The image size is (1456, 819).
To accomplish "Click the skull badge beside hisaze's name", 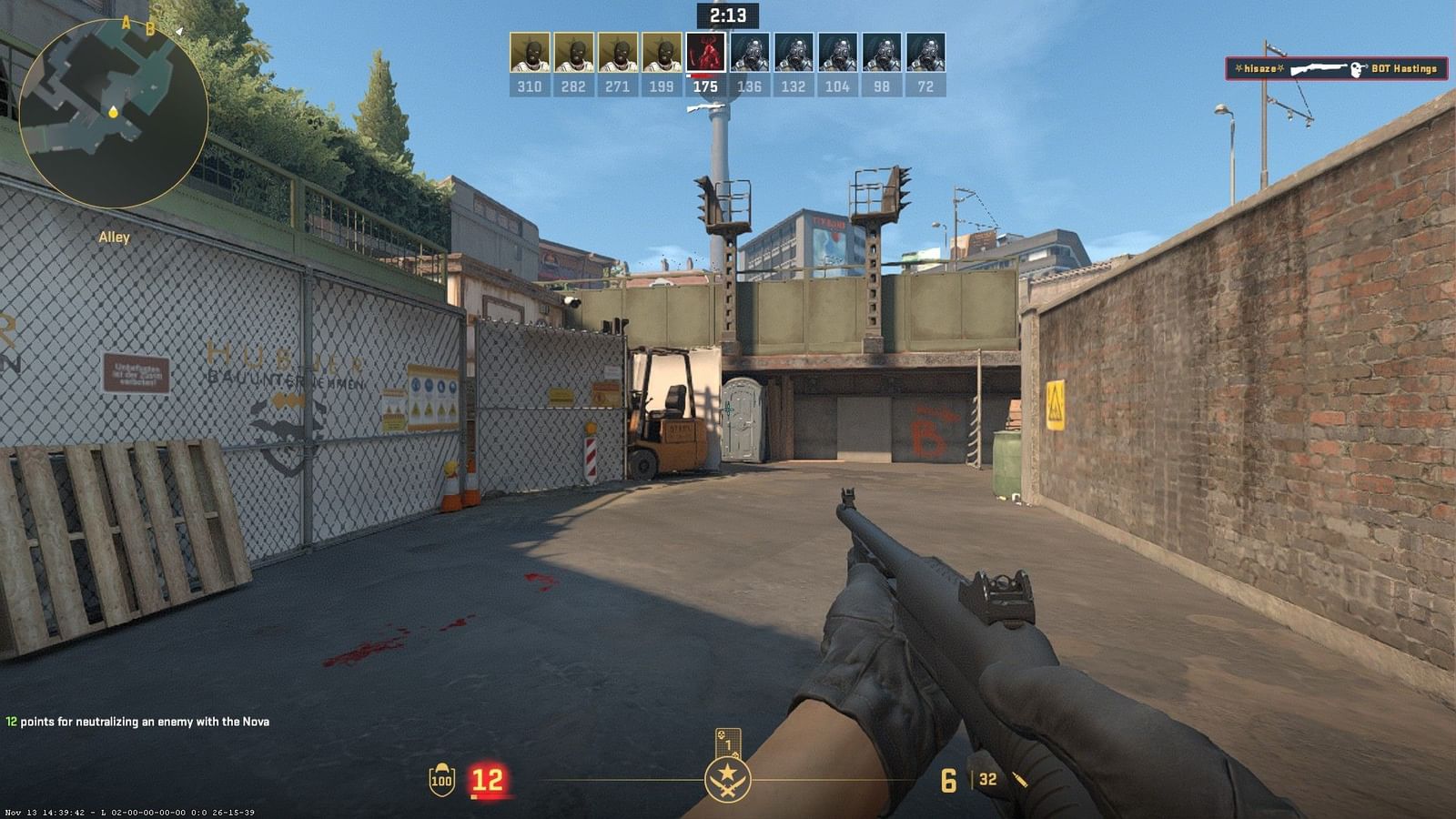I will click(1239, 68).
